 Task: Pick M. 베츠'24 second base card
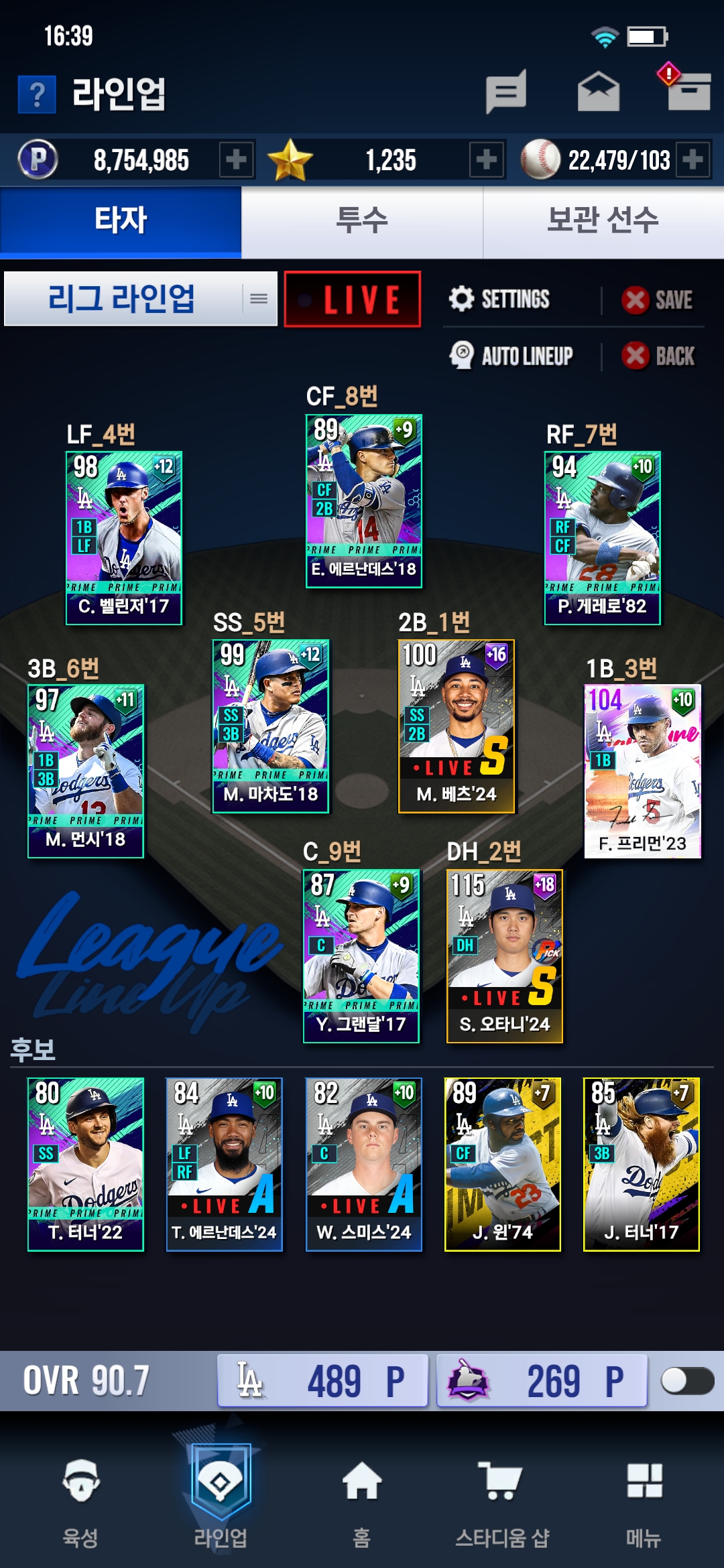tap(457, 726)
